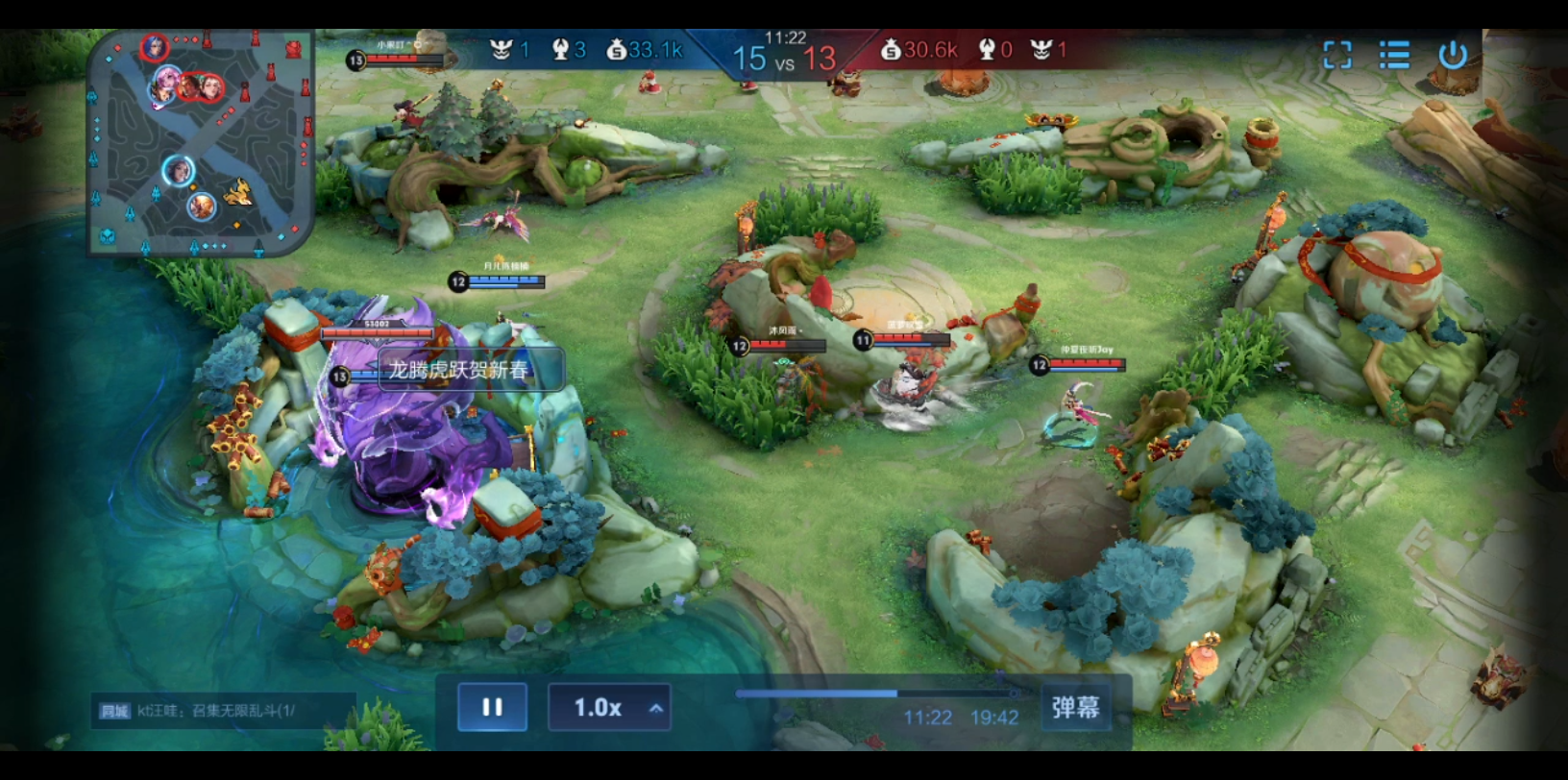Toggle the 弹幕 bullet comments button
This screenshot has height=780, width=1568.
coord(1075,708)
